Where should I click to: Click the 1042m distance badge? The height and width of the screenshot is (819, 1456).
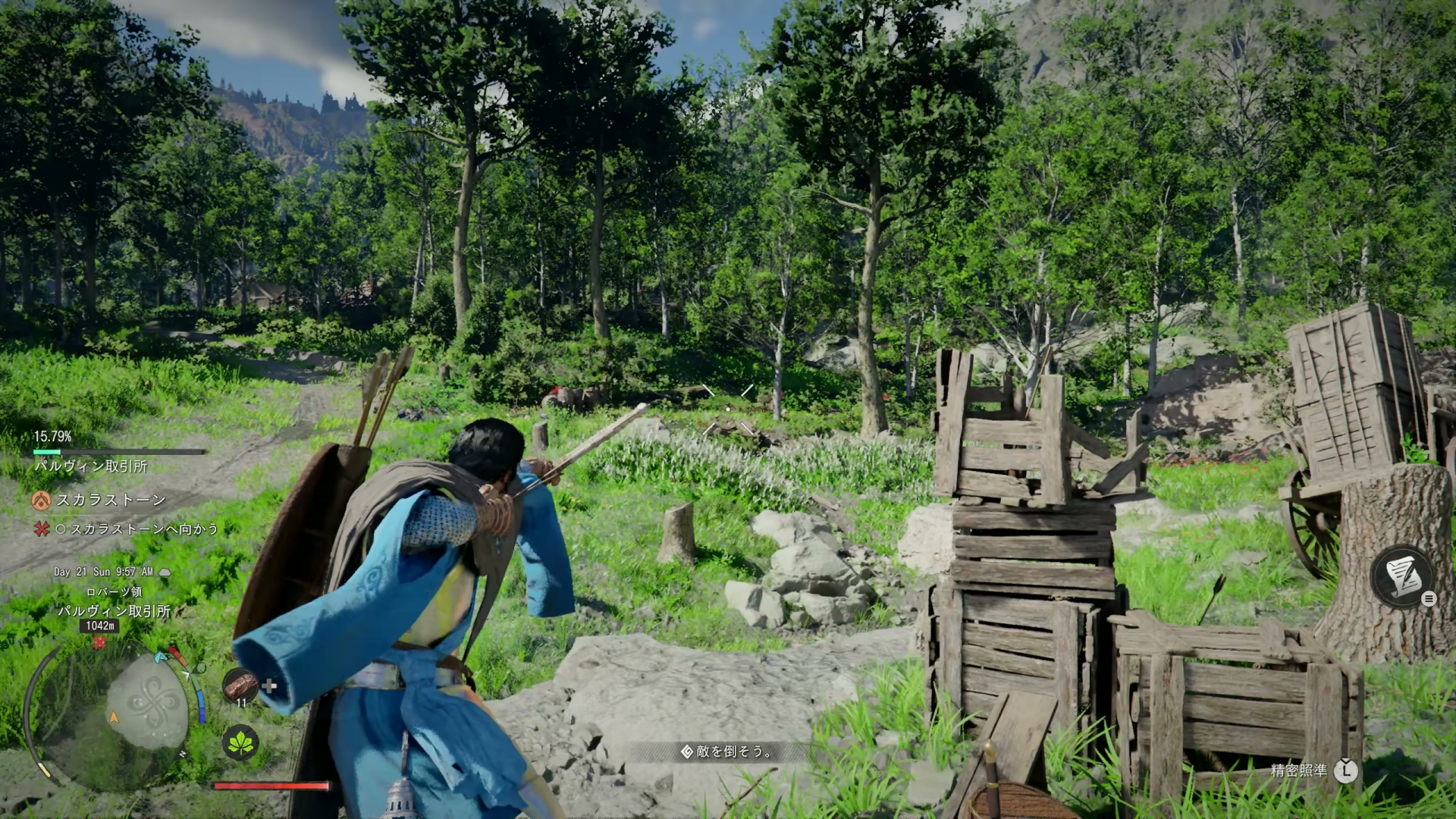coord(99,626)
